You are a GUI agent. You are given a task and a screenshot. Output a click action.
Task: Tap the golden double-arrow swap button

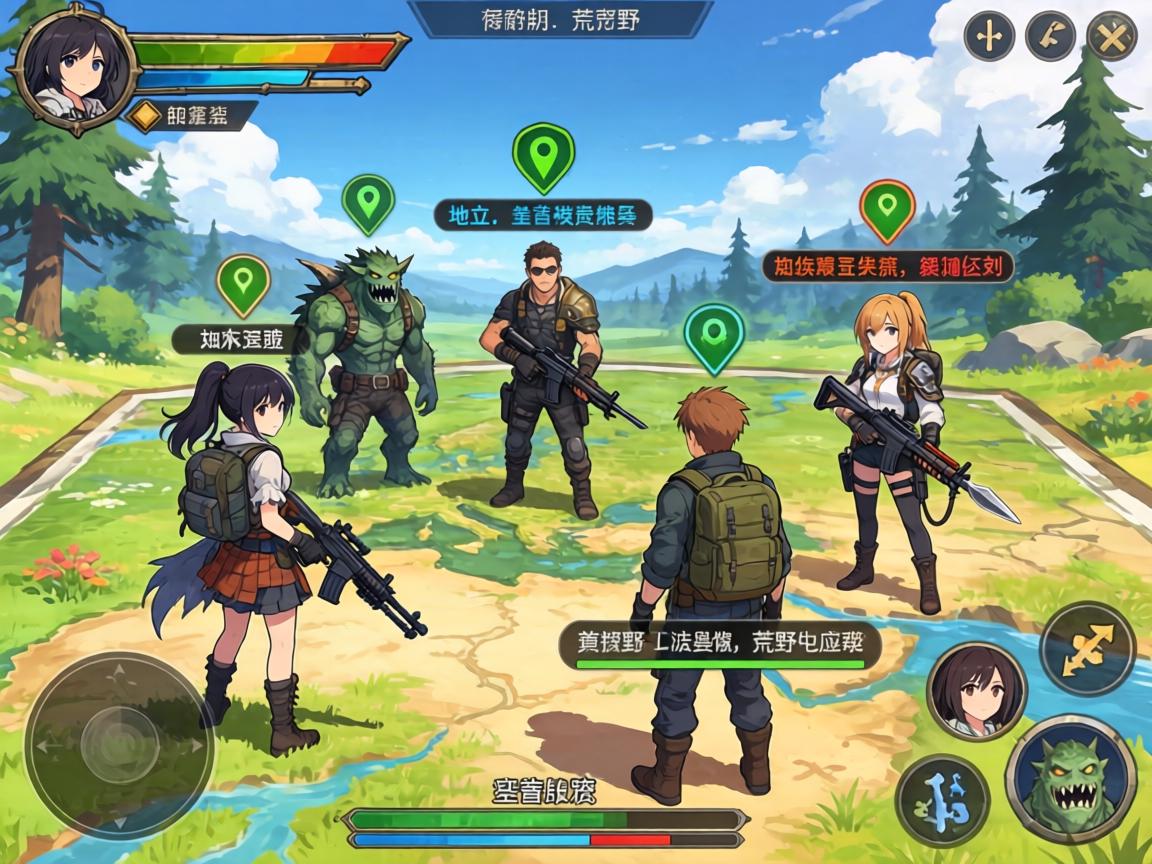pos(1087,648)
